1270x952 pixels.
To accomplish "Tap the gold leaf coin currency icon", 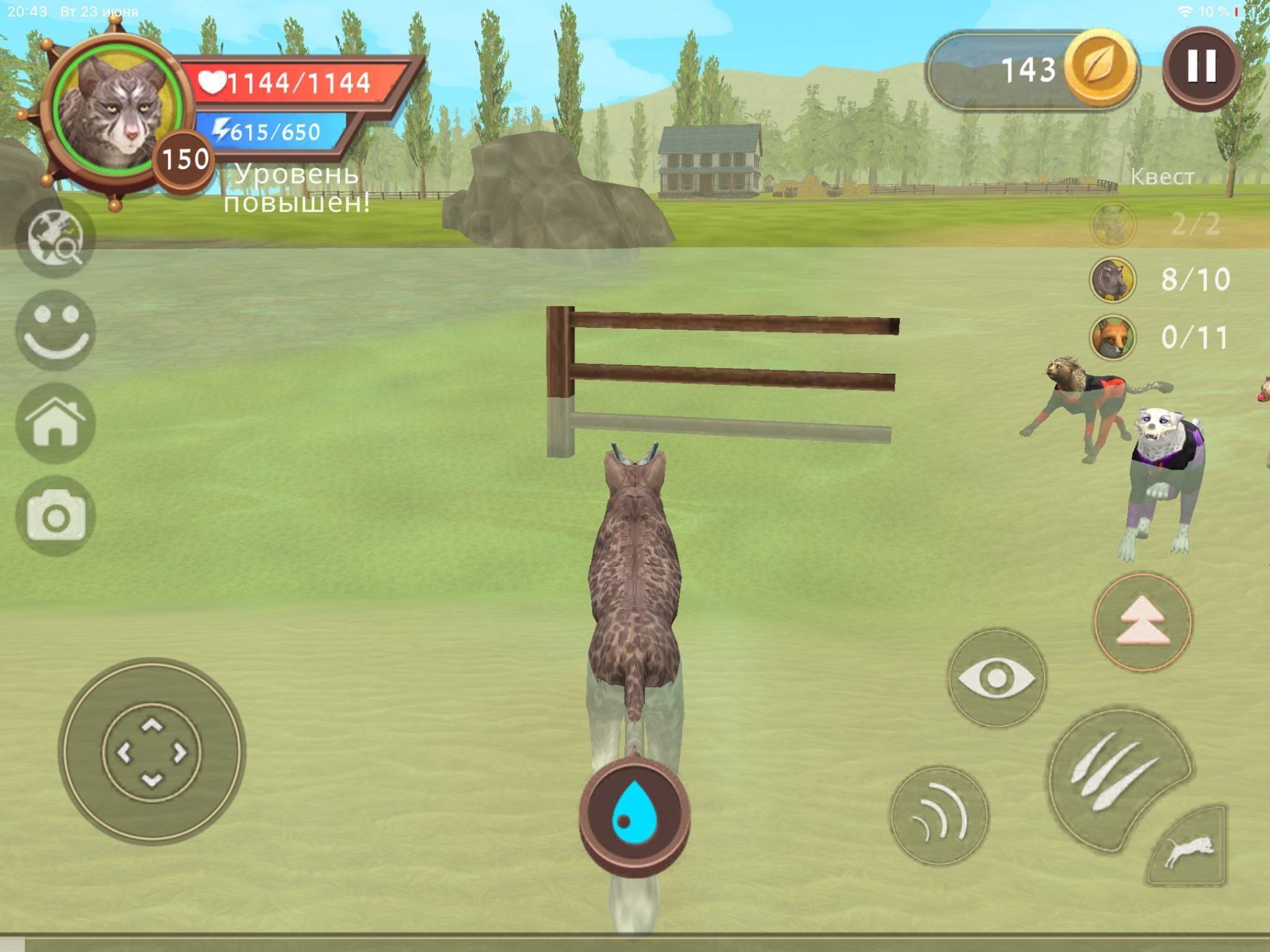I will 1100,69.
